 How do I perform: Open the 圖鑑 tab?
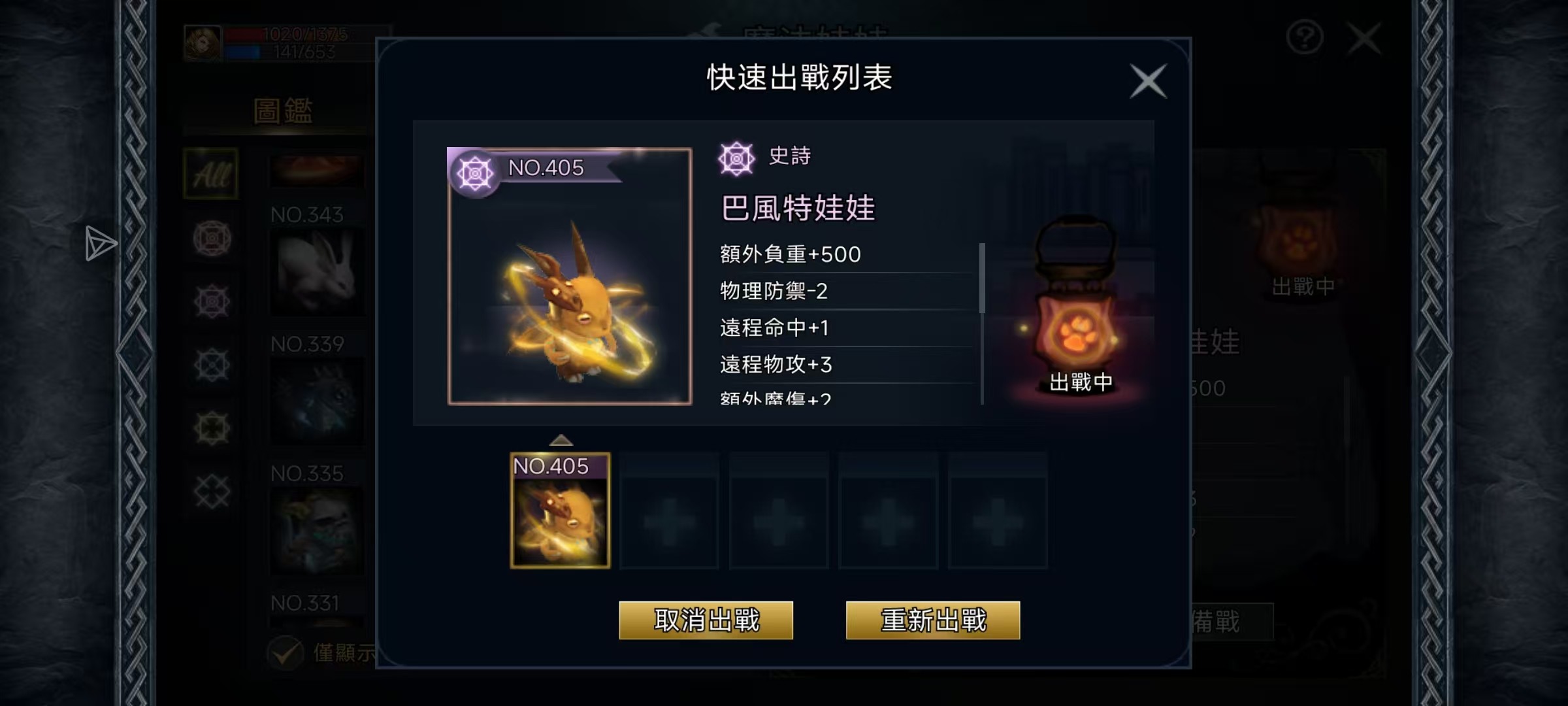pyautogui.click(x=282, y=111)
